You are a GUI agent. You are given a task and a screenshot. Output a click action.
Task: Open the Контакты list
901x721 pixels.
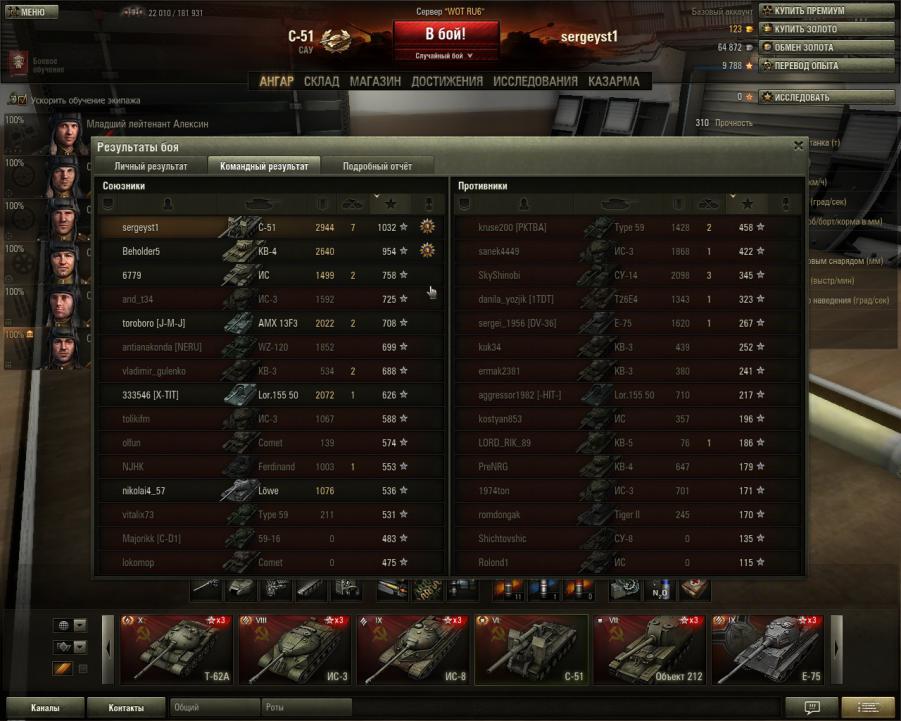point(125,707)
